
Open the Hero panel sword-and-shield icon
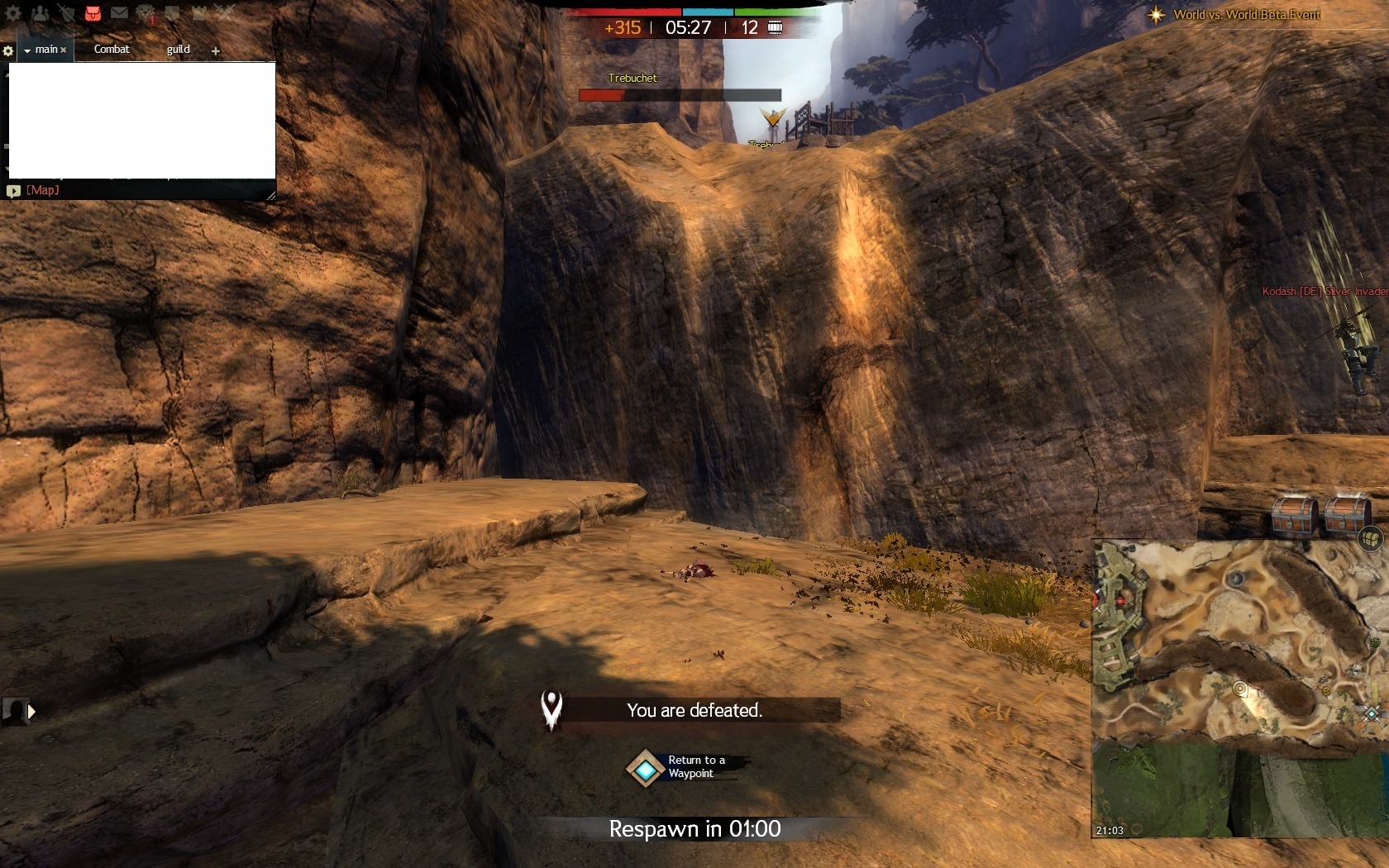(x=66, y=13)
